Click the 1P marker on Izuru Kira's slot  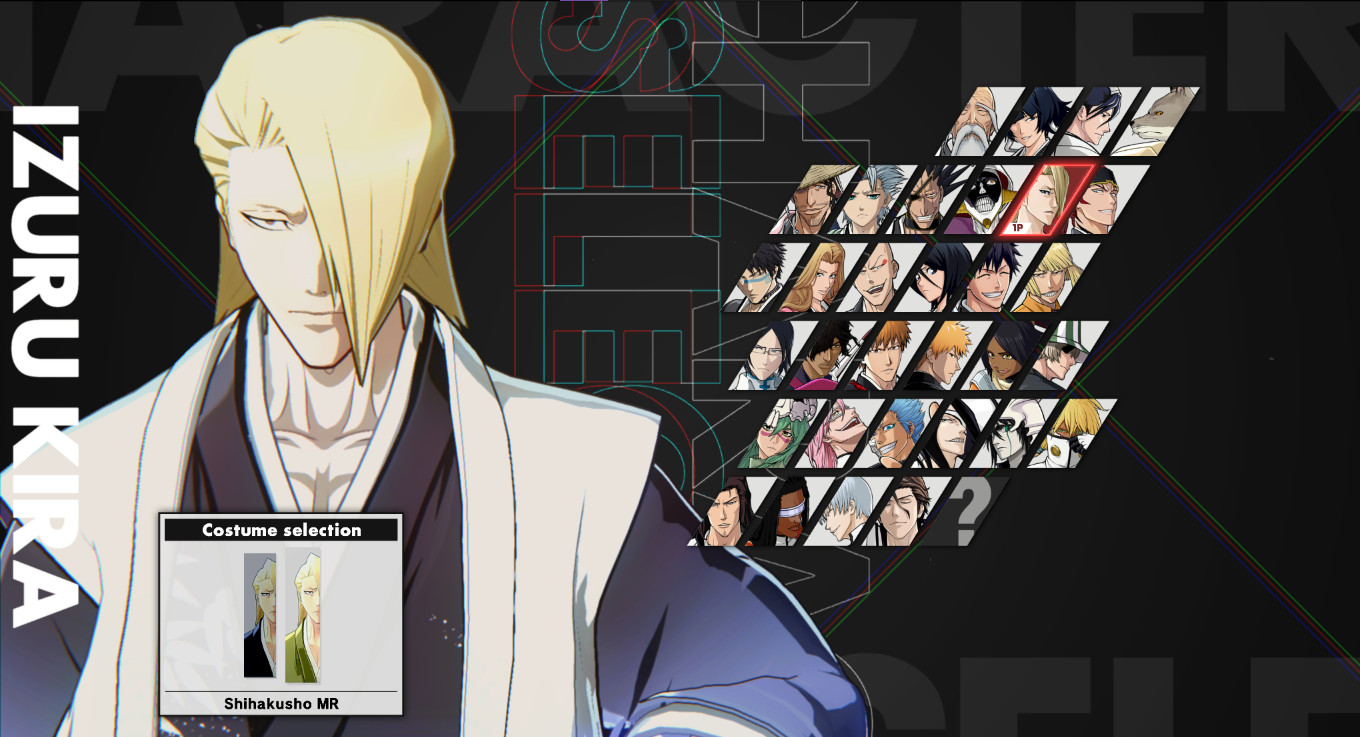[x=1018, y=226]
